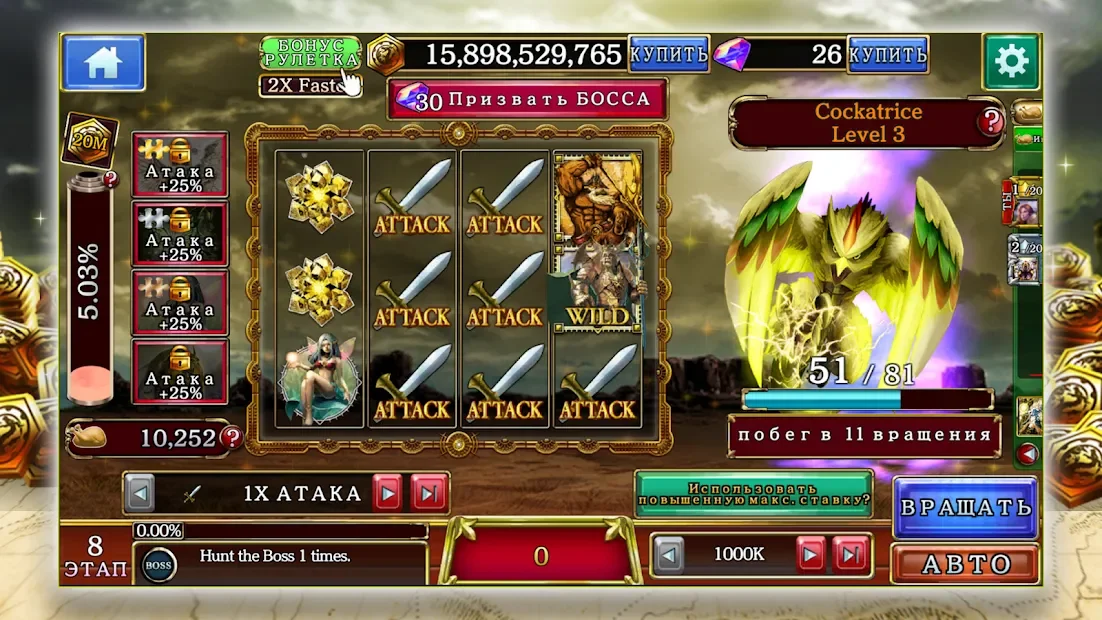Buy more gold coins with Купить
The height and width of the screenshot is (620, 1102).
668,54
